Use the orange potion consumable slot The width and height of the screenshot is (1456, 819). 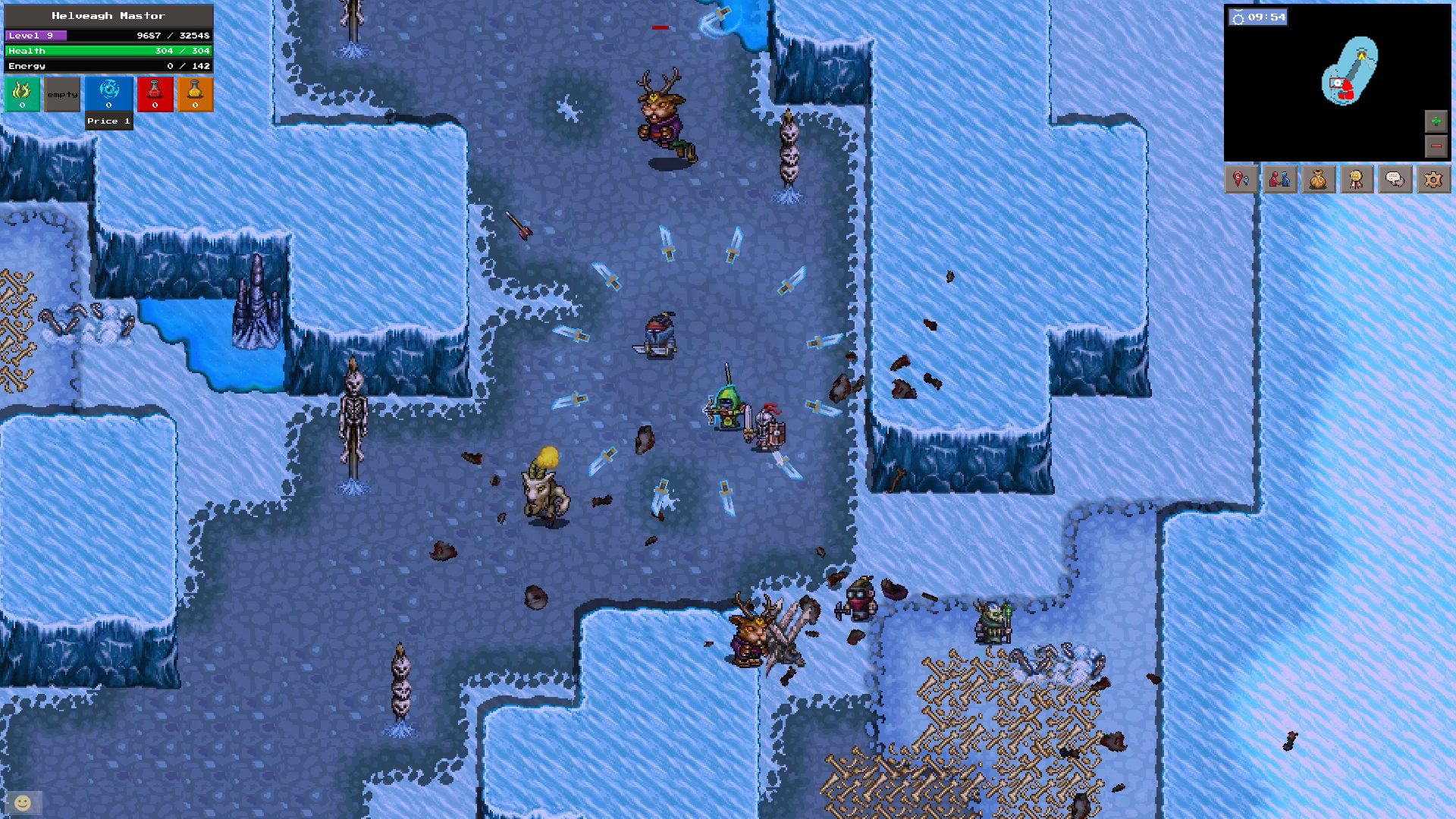pyautogui.click(x=195, y=94)
